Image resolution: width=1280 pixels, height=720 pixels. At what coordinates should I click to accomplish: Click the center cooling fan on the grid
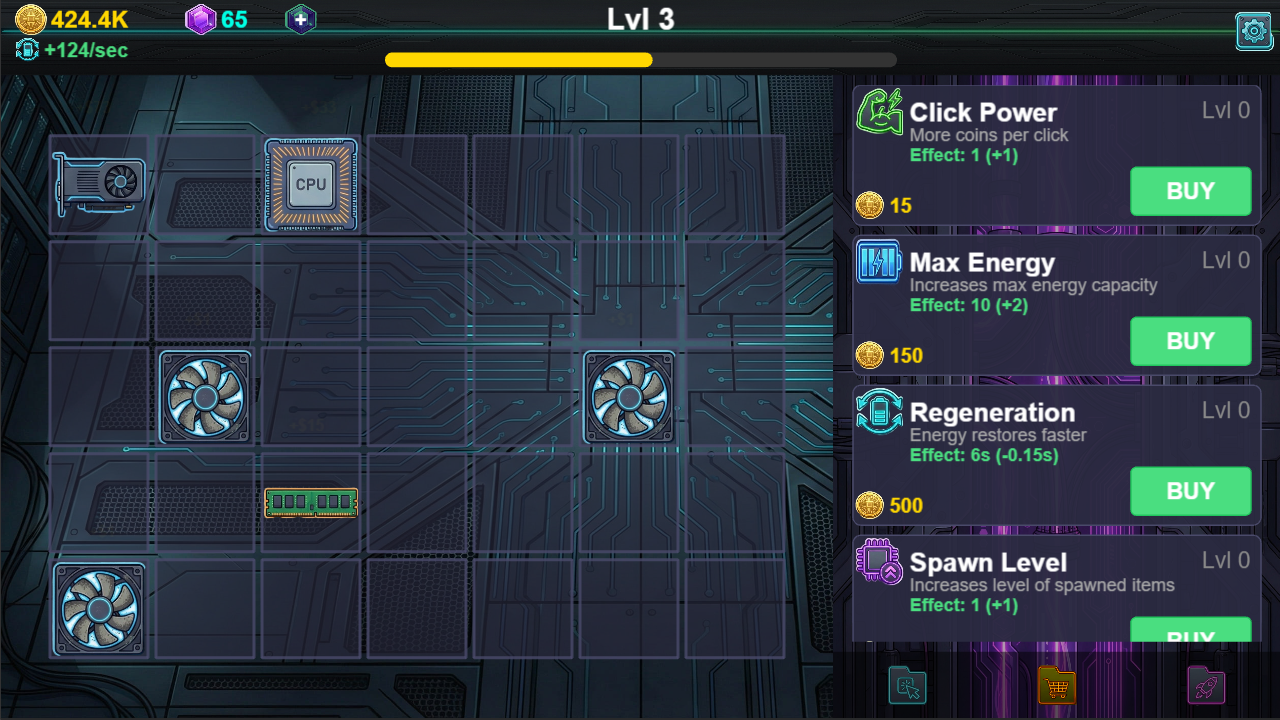pyautogui.click(x=628, y=396)
